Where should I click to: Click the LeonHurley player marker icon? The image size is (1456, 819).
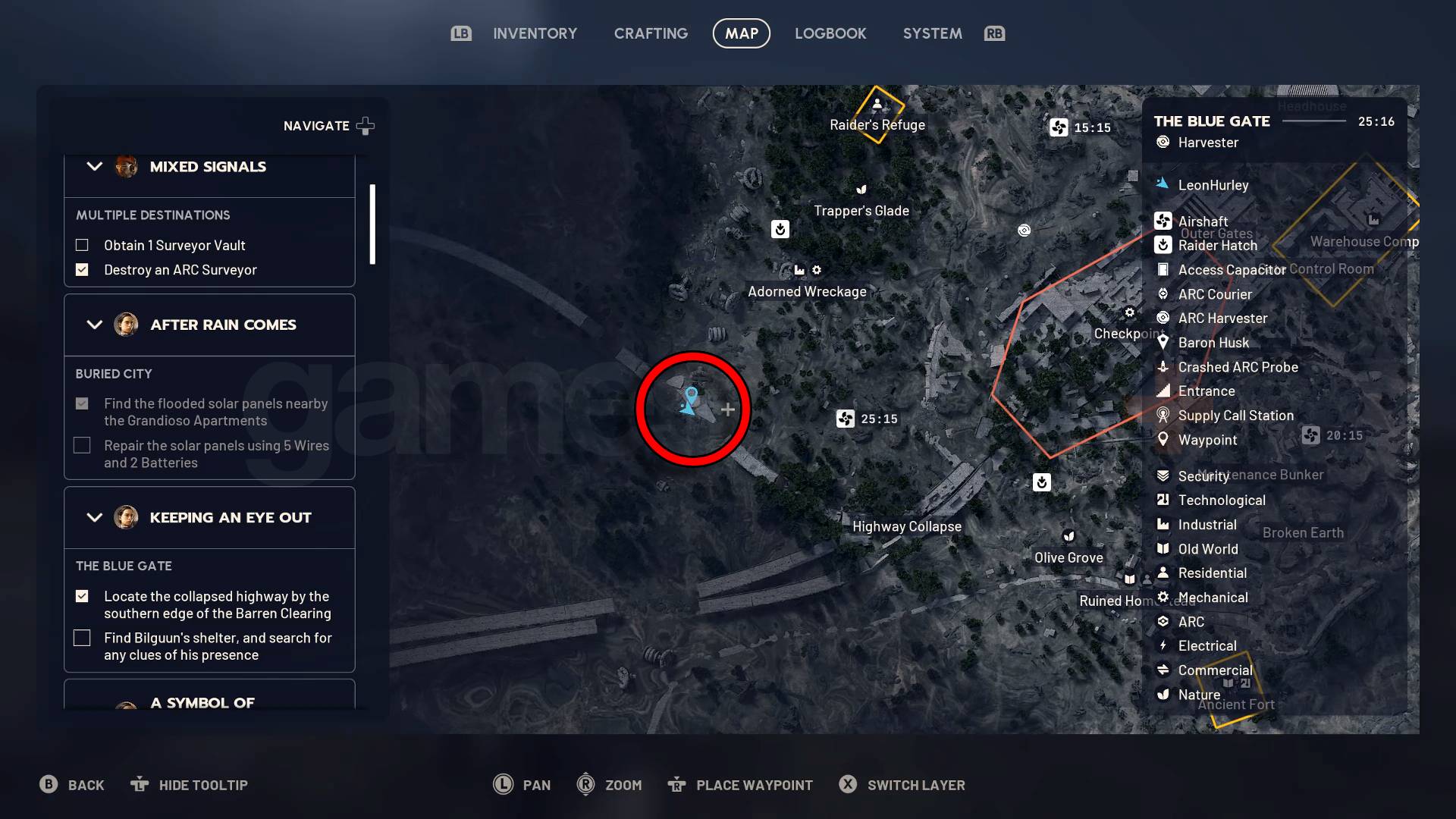1164,184
